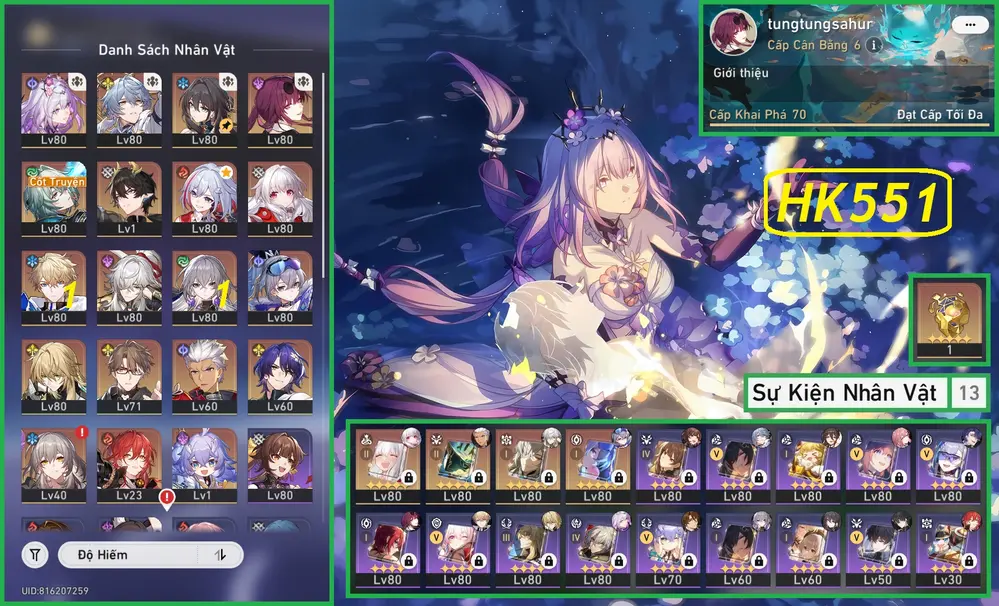This screenshot has height=606, width=999.
Task: Open the three-dot profile options menu
Action: coord(965,23)
